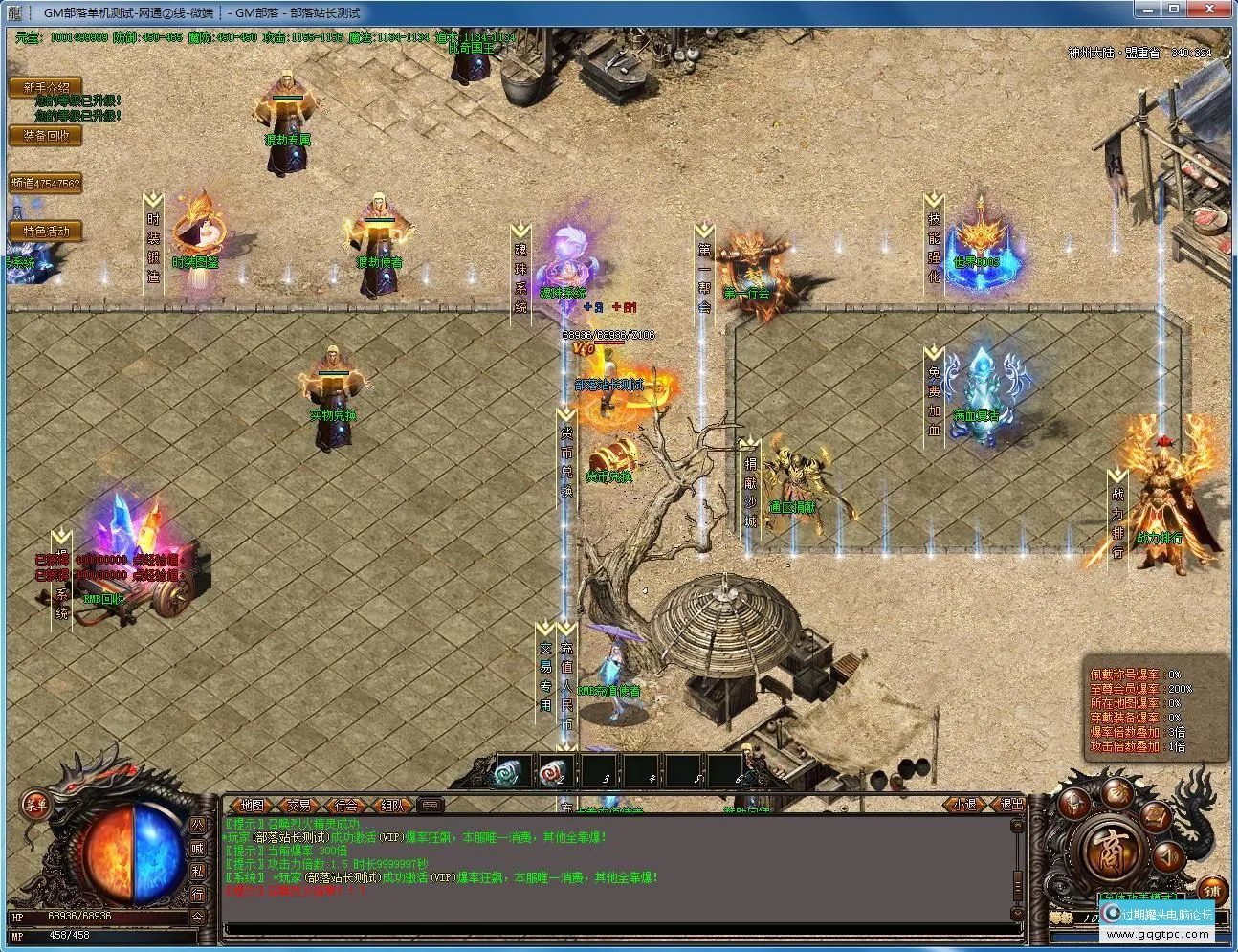Screen dimensions: 1238x952
Task: Open the 交易 trade tab
Action: tap(298, 806)
